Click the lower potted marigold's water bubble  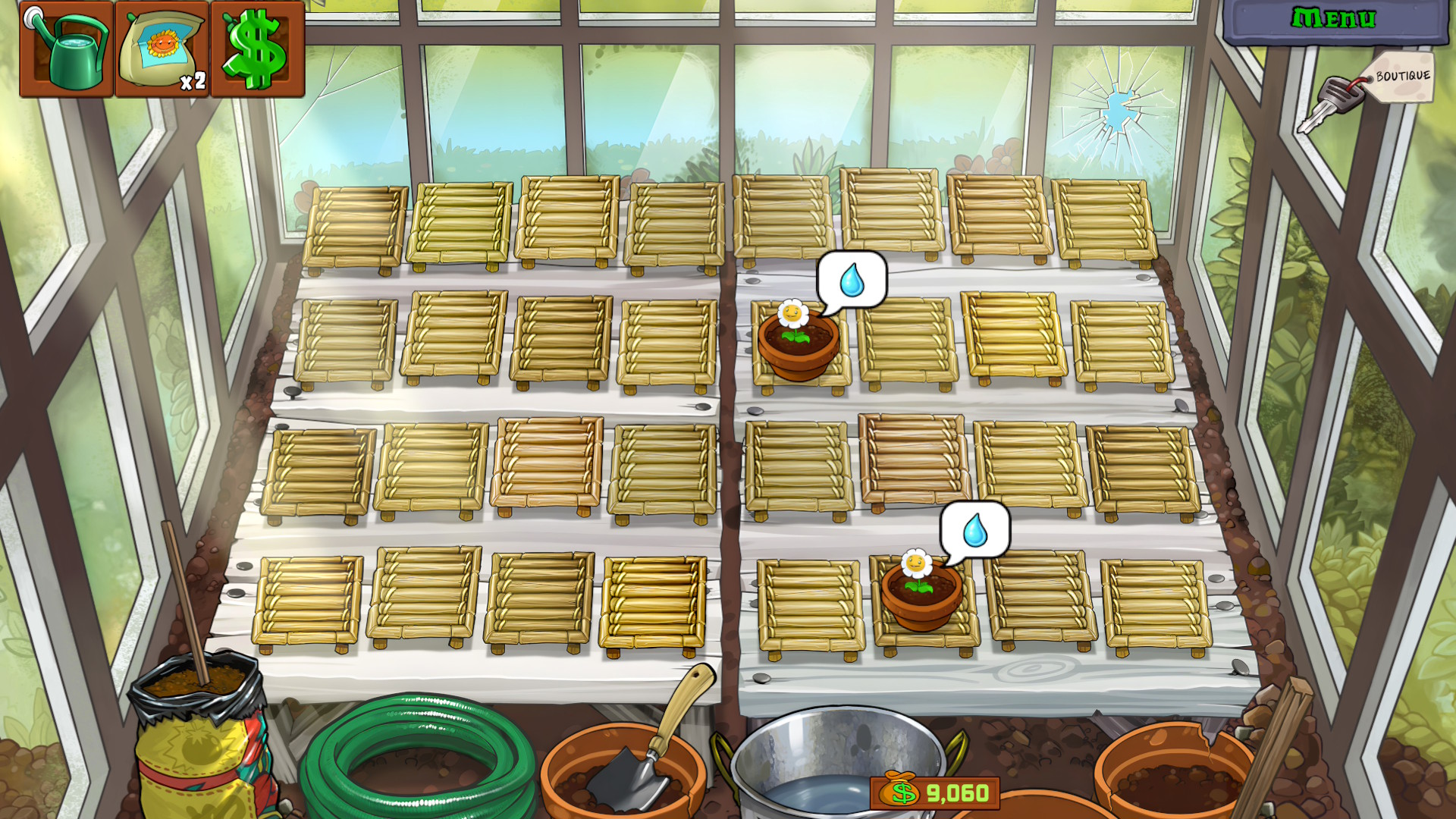click(975, 530)
